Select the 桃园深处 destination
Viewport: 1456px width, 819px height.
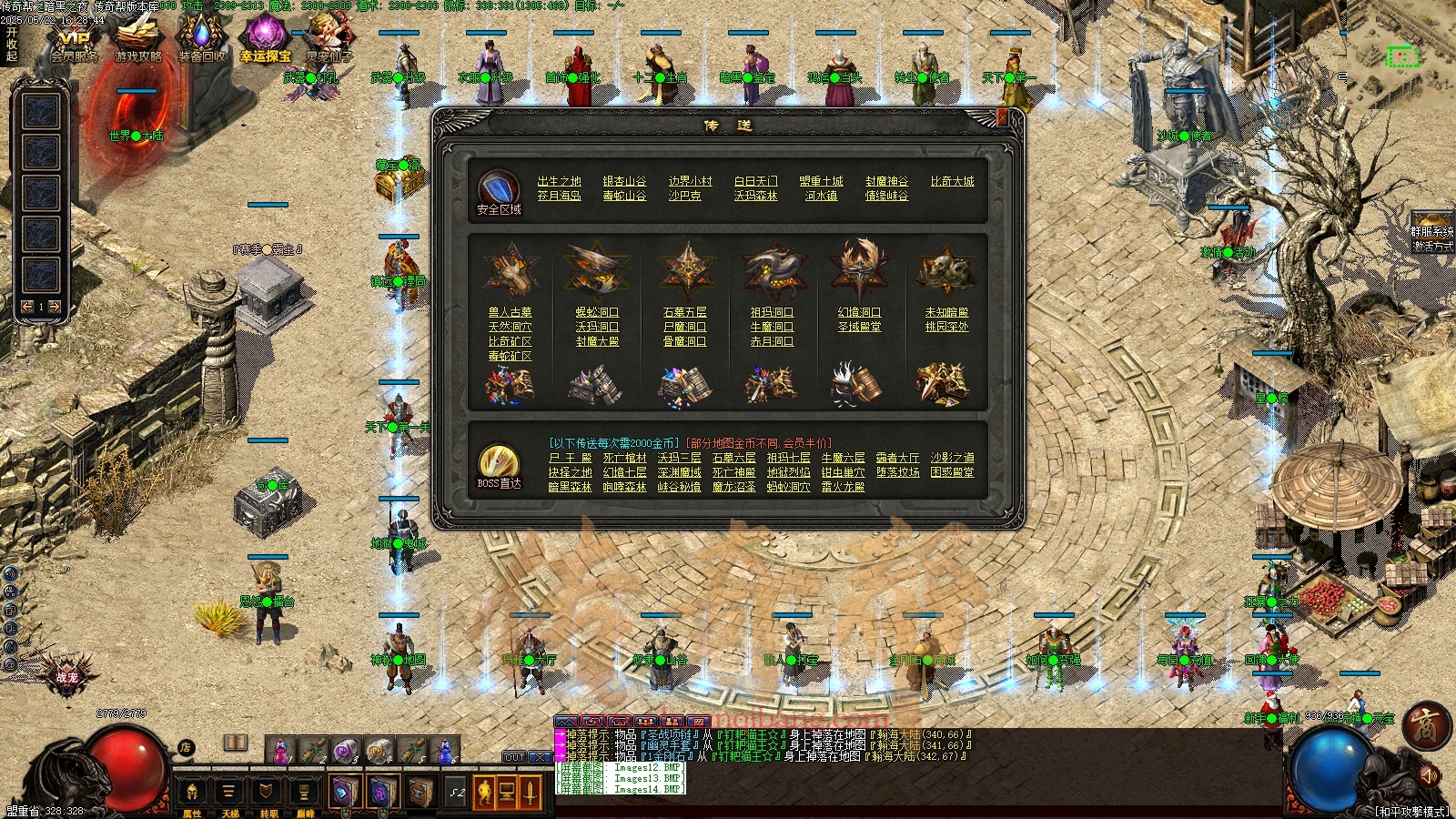[x=946, y=327]
